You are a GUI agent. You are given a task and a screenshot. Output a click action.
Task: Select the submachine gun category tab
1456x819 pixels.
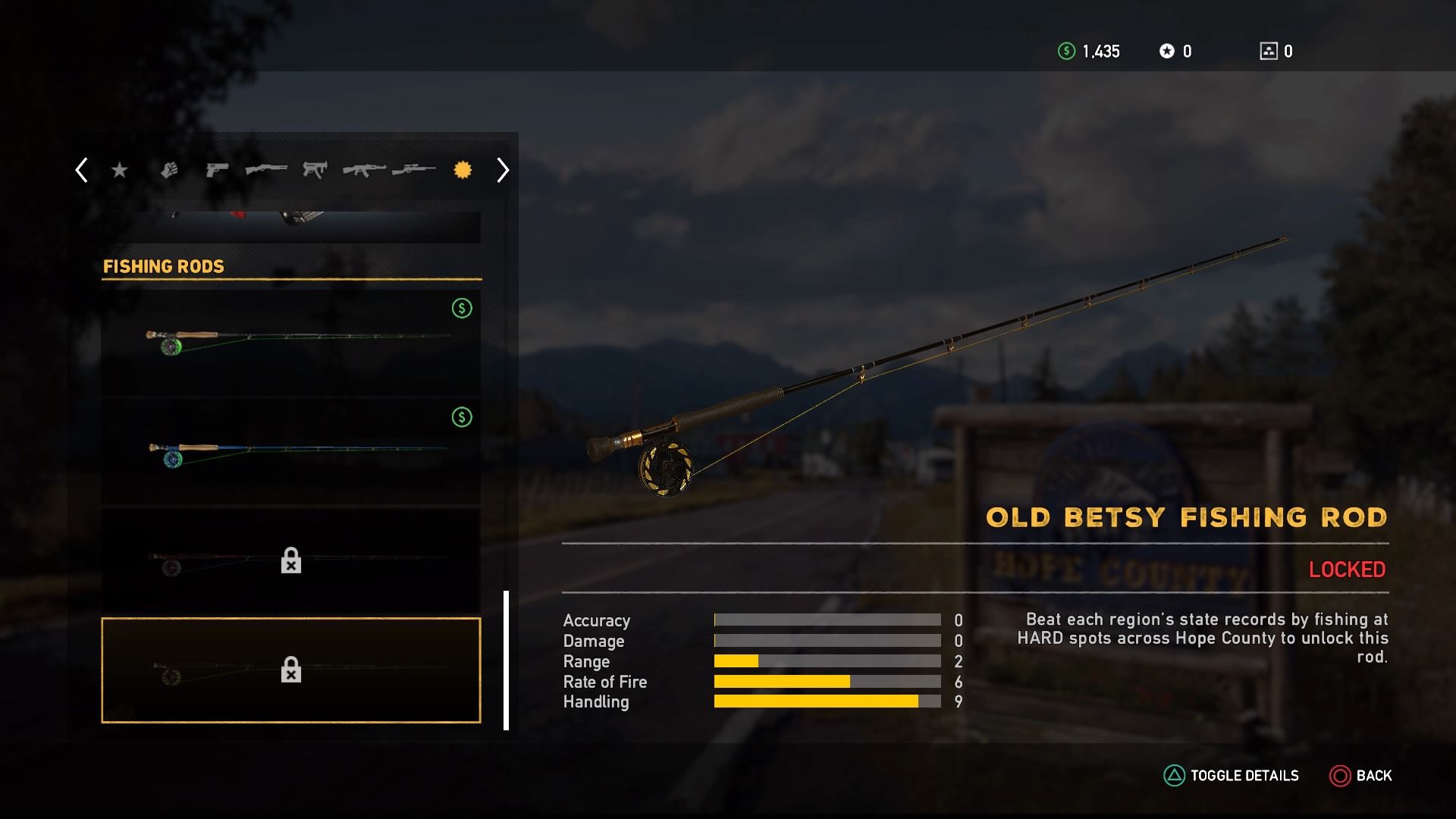(315, 169)
